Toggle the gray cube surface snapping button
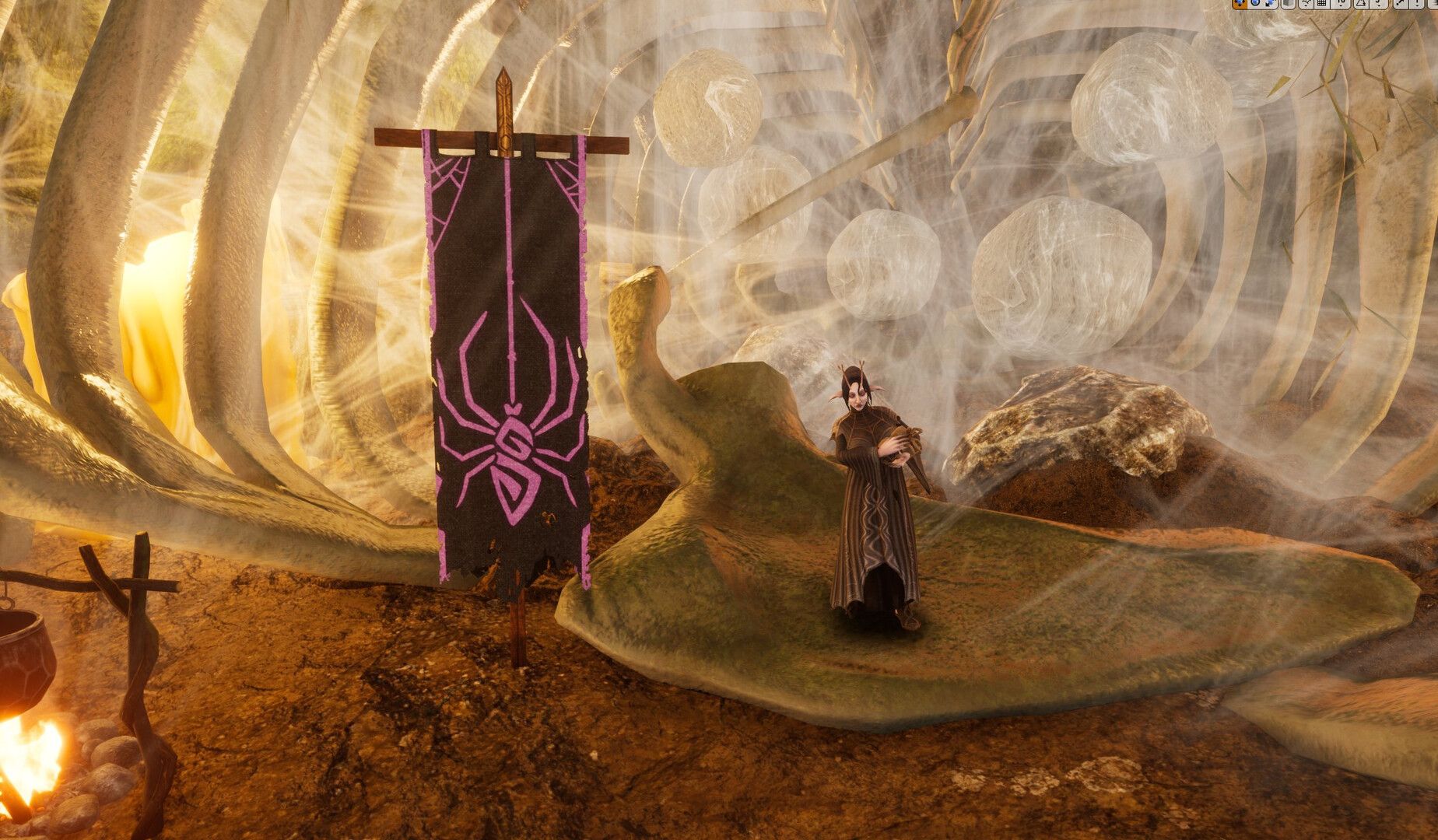This screenshot has height=840, width=1438. 1289,5
